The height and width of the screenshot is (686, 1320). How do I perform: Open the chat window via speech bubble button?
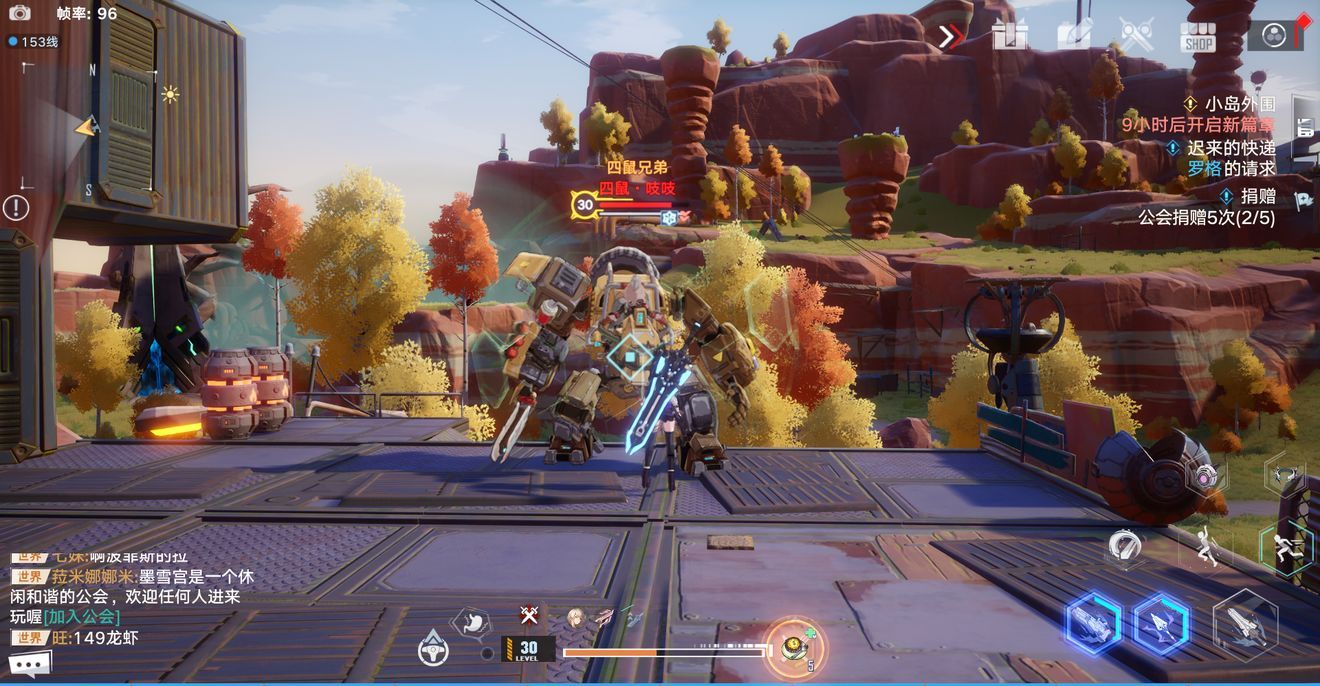pyautogui.click(x=30, y=663)
